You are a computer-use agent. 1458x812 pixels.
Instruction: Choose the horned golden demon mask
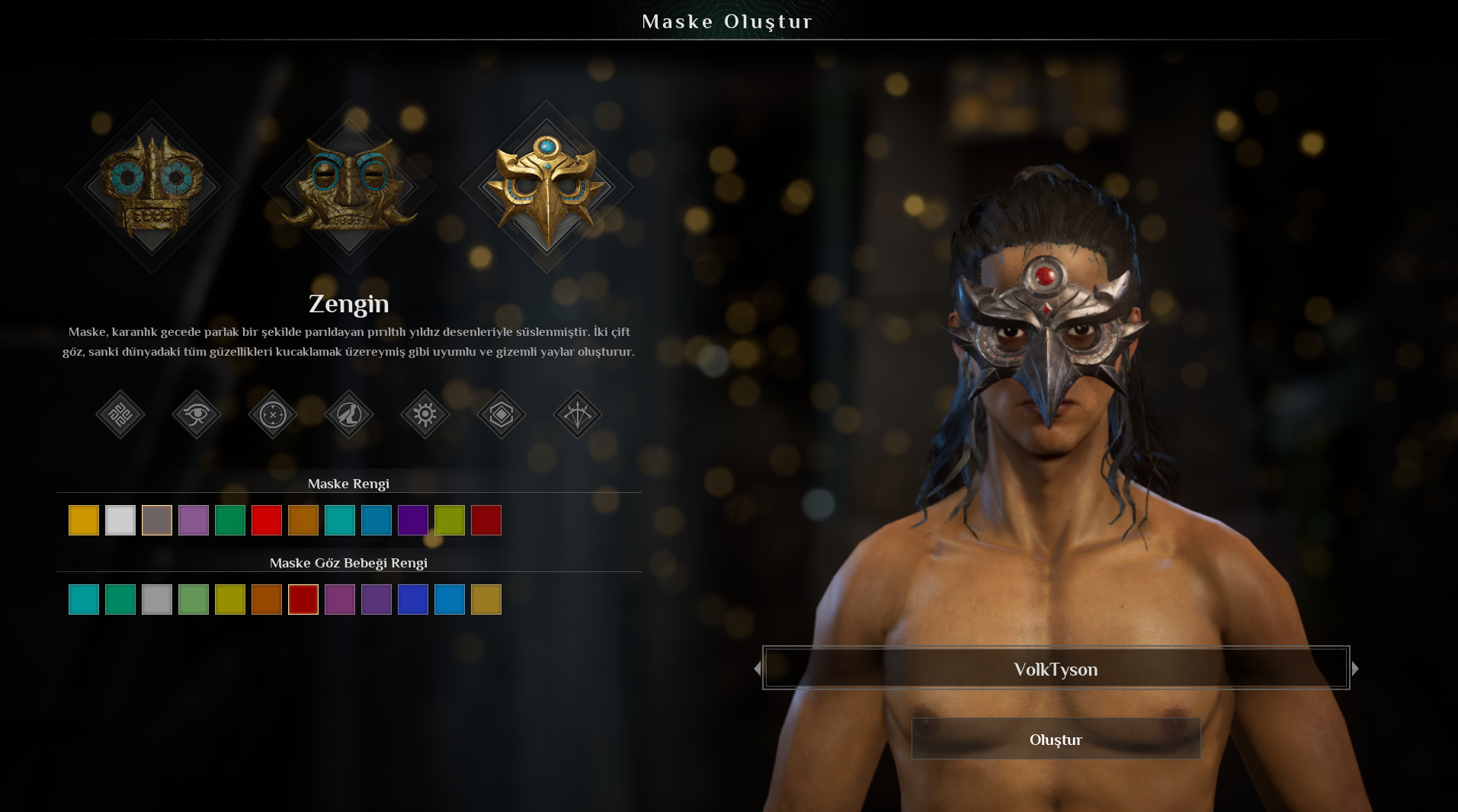(x=349, y=187)
